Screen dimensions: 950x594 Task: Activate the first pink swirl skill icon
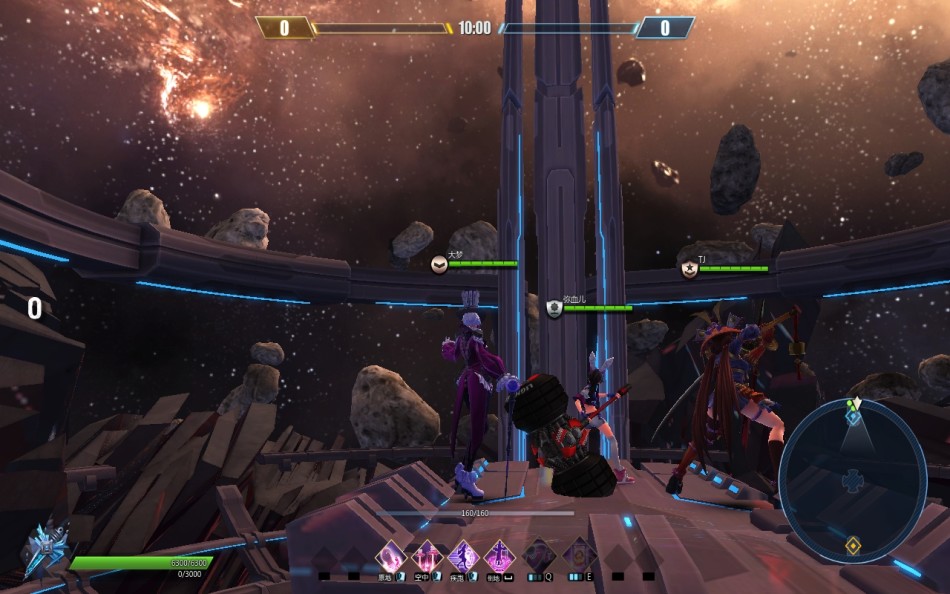pos(390,555)
